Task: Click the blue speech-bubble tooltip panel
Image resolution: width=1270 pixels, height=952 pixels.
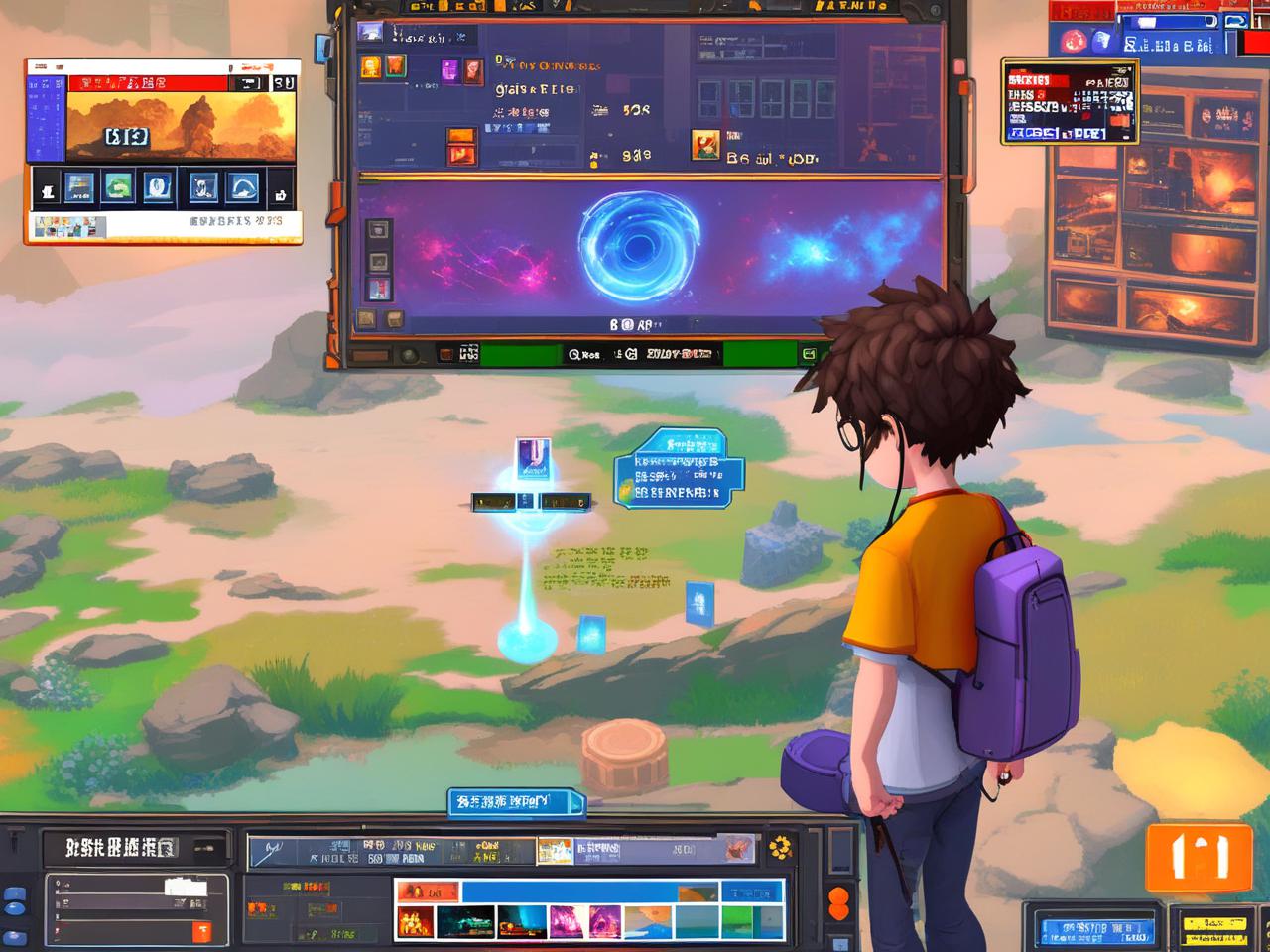Action: click(680, 470)
